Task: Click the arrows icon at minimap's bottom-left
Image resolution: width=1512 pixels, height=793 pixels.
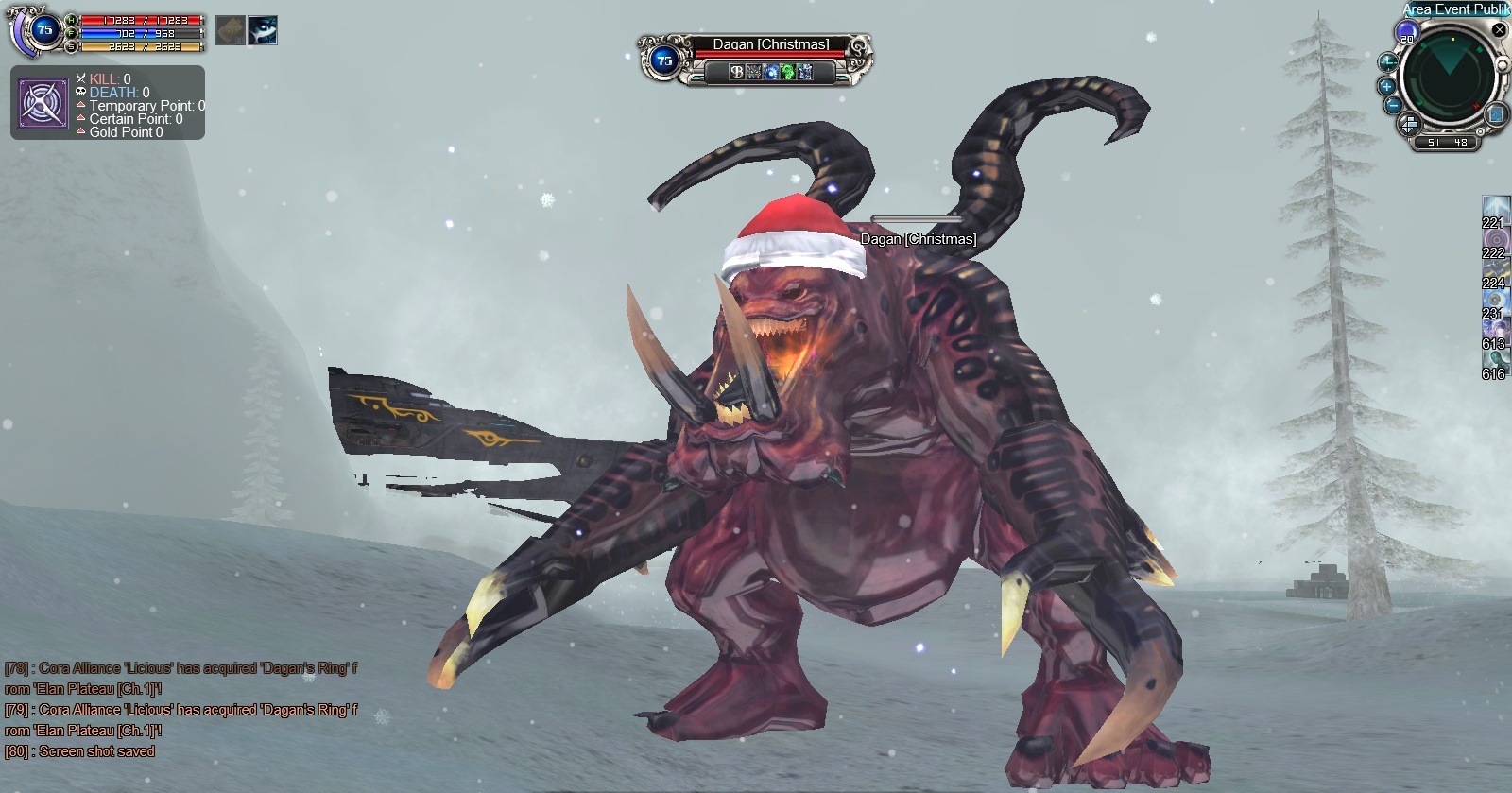Action: click(1409, 124)
